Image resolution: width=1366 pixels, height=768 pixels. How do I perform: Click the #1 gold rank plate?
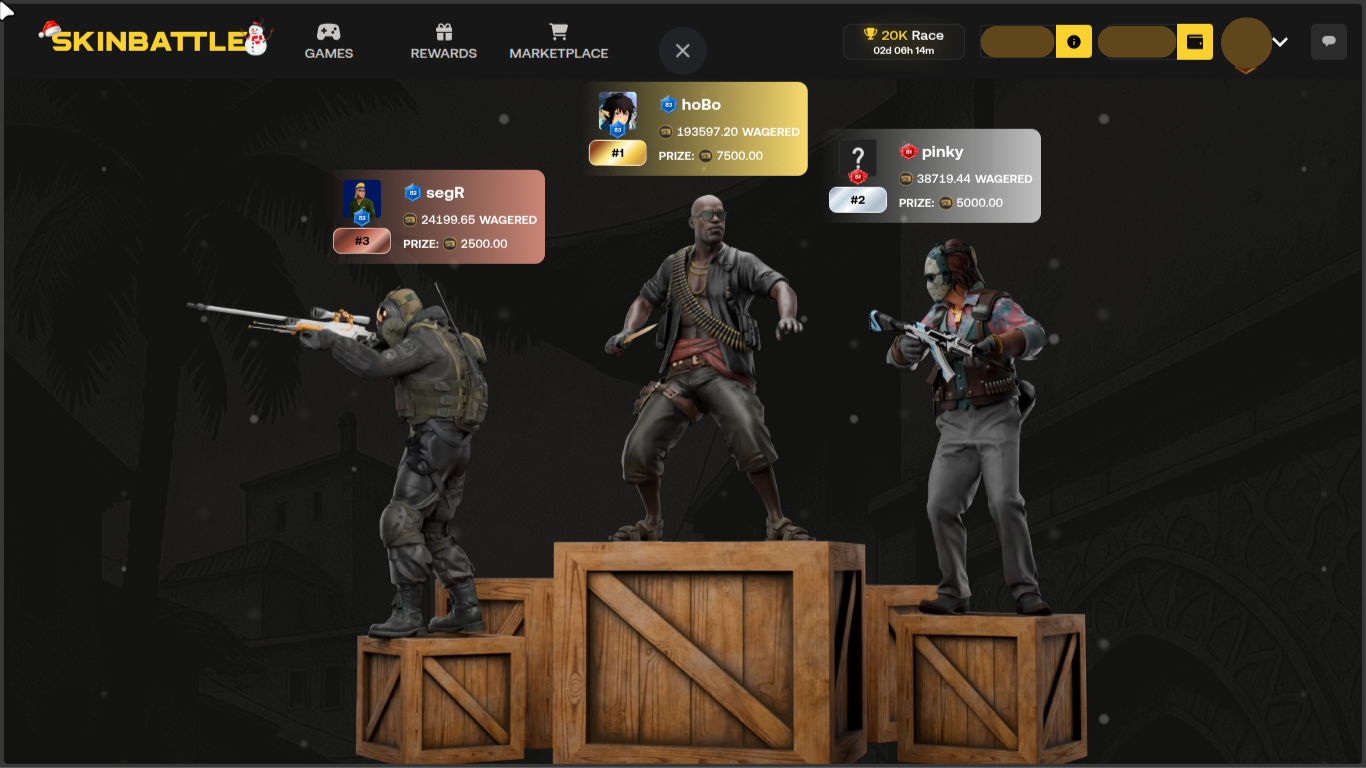click(617, 153)
